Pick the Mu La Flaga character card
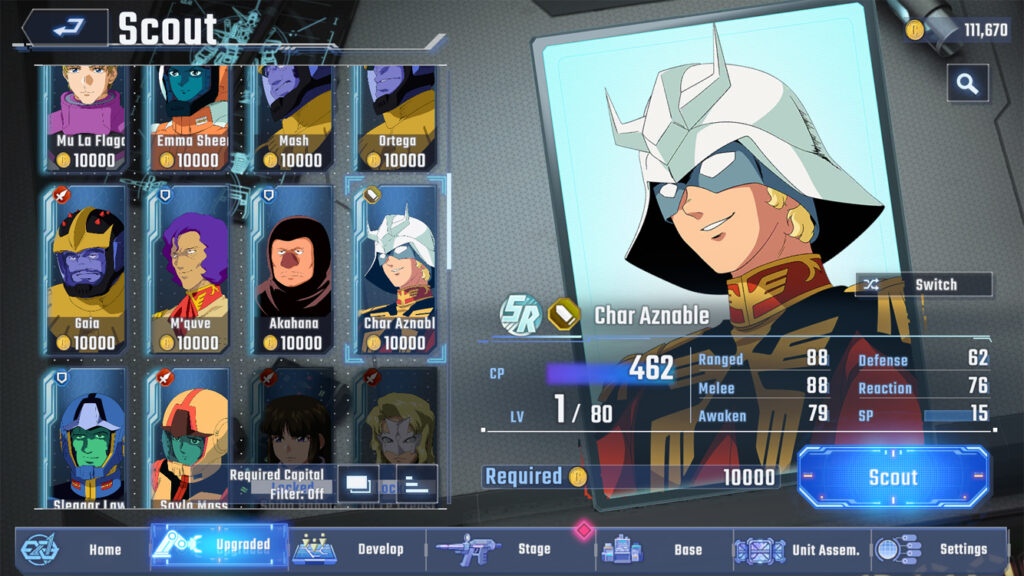This screenshot has height=576, width=1024. tap(86, 115)
